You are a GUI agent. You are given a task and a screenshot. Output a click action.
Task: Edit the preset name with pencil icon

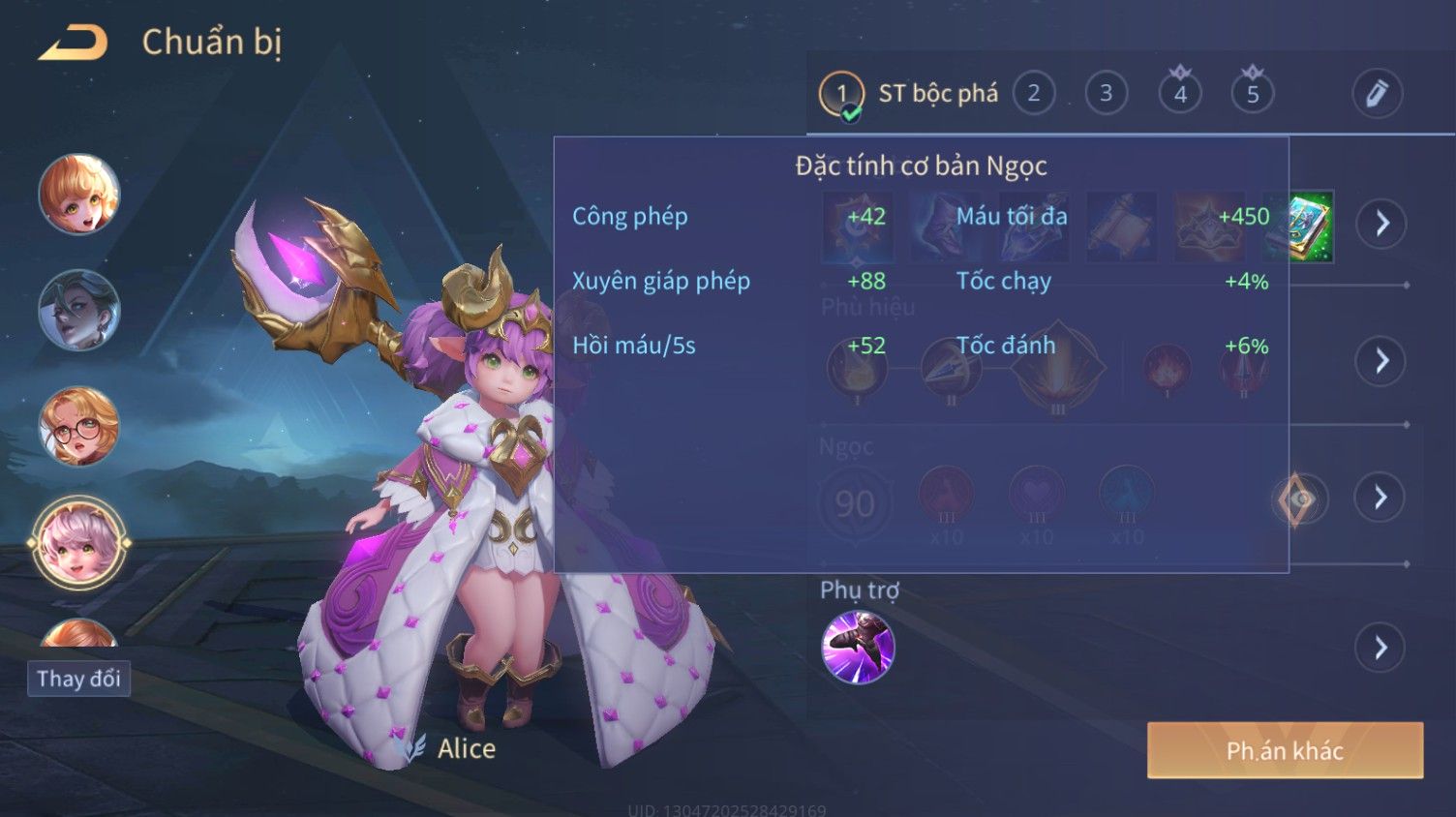pos(1376,94)
